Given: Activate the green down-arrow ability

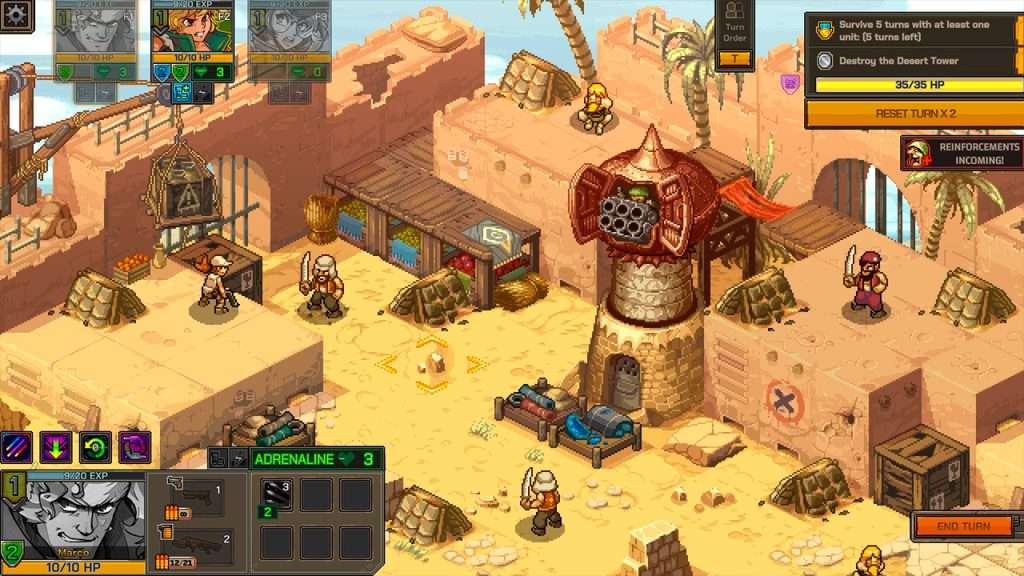Looking at the screenshot, I should [56, 447].
